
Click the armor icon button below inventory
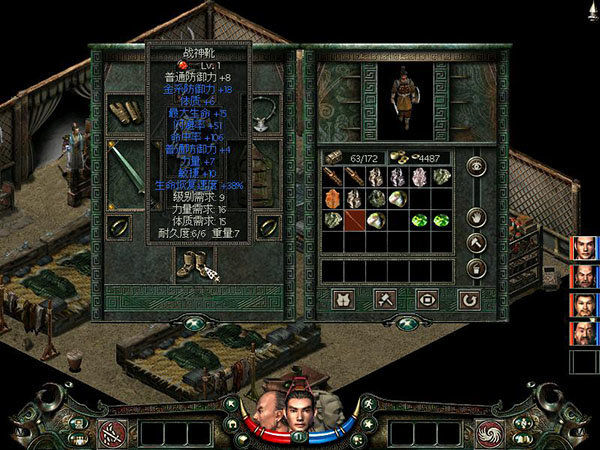(342, 298)
